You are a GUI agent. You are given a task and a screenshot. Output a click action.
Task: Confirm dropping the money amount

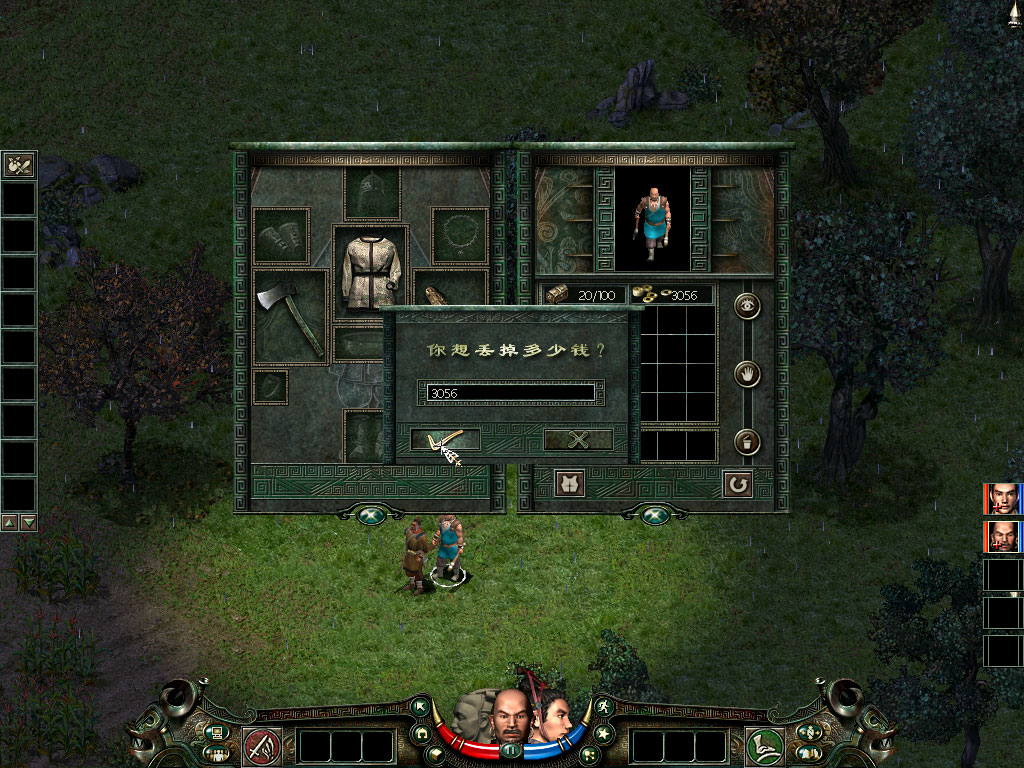click(445, 439)
